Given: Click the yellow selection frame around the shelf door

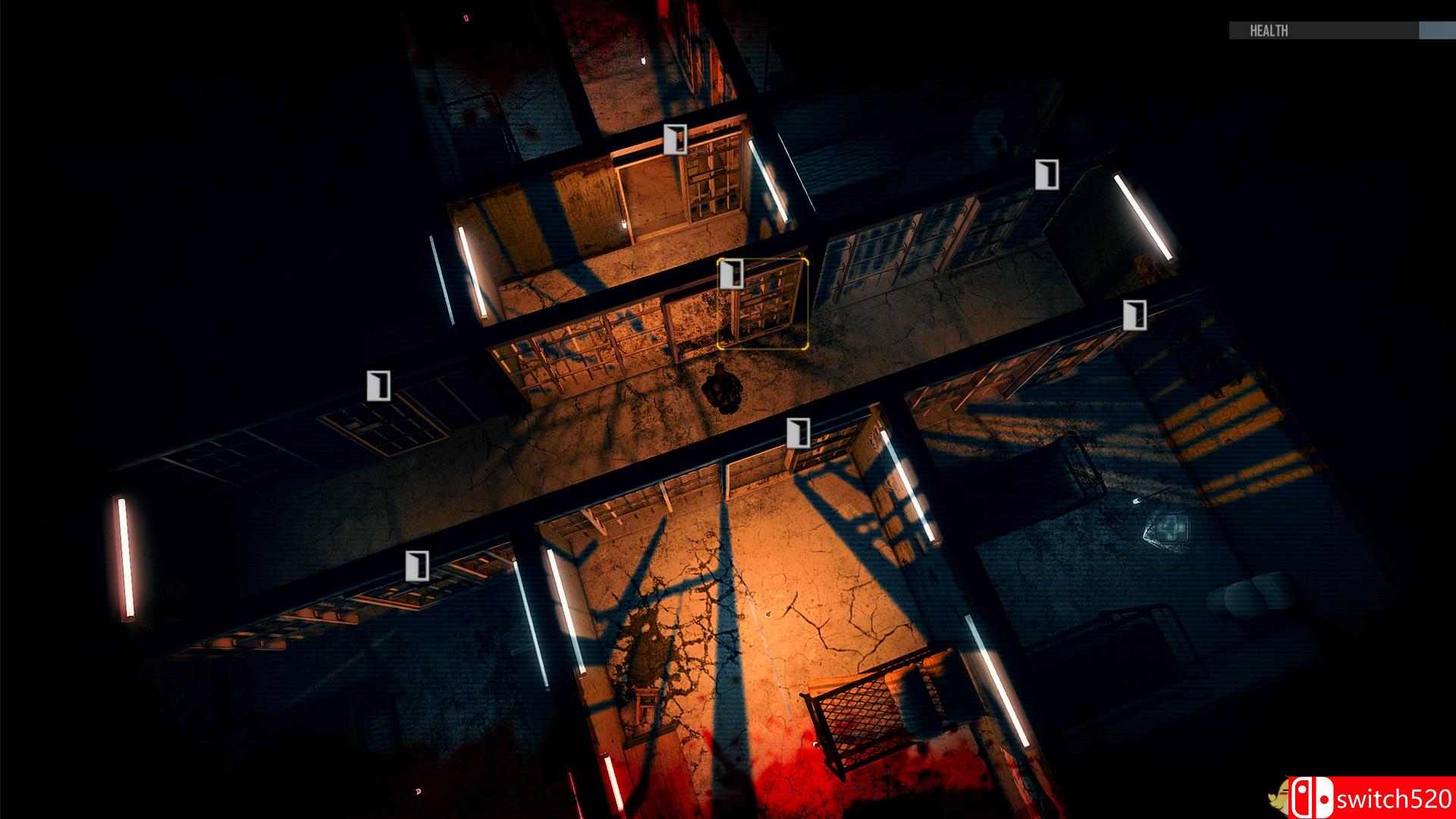Looking at the screenshot, I should click(764, 302).
